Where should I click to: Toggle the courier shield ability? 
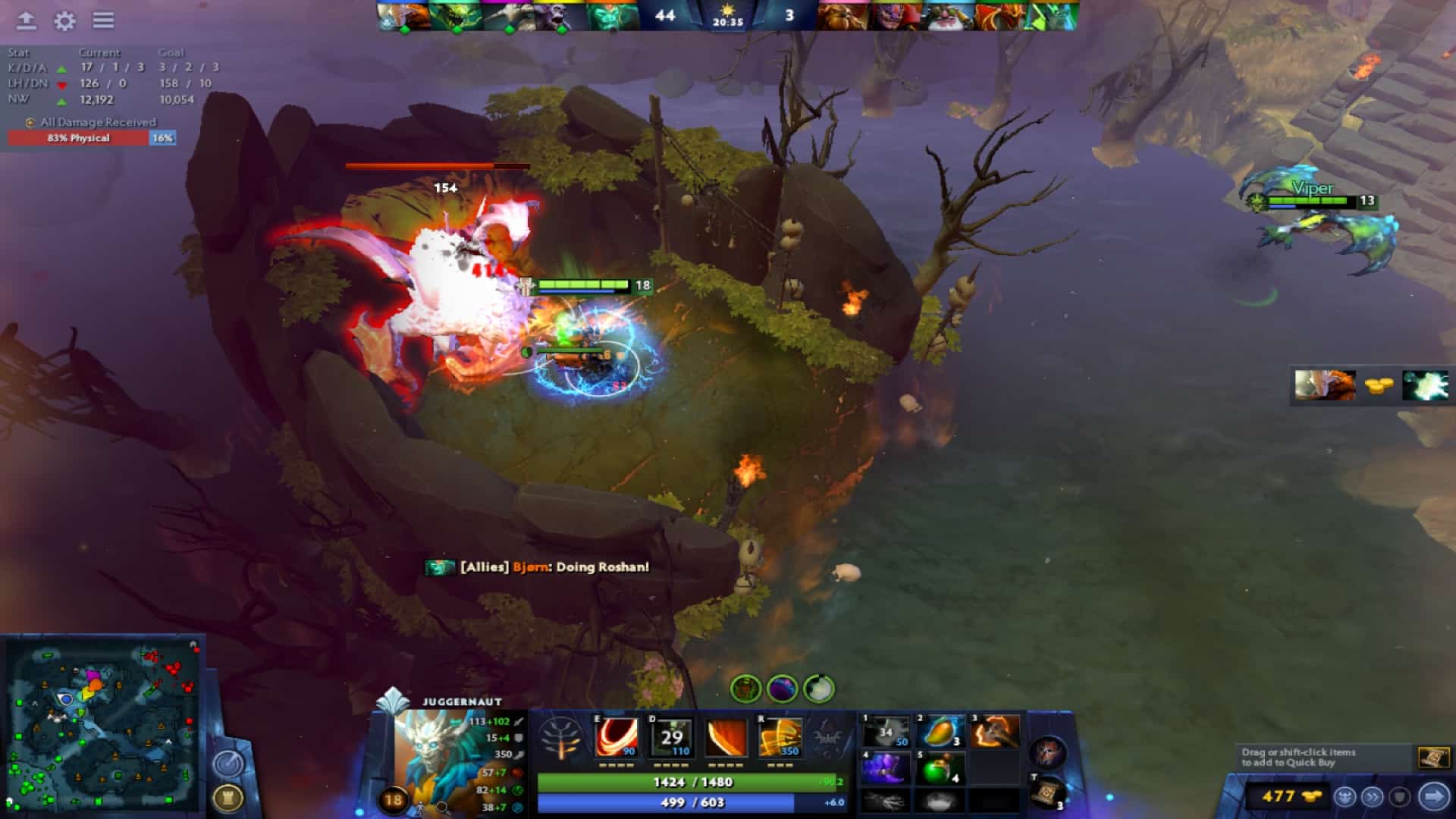pyautogui.click(x=1401, y=794)
